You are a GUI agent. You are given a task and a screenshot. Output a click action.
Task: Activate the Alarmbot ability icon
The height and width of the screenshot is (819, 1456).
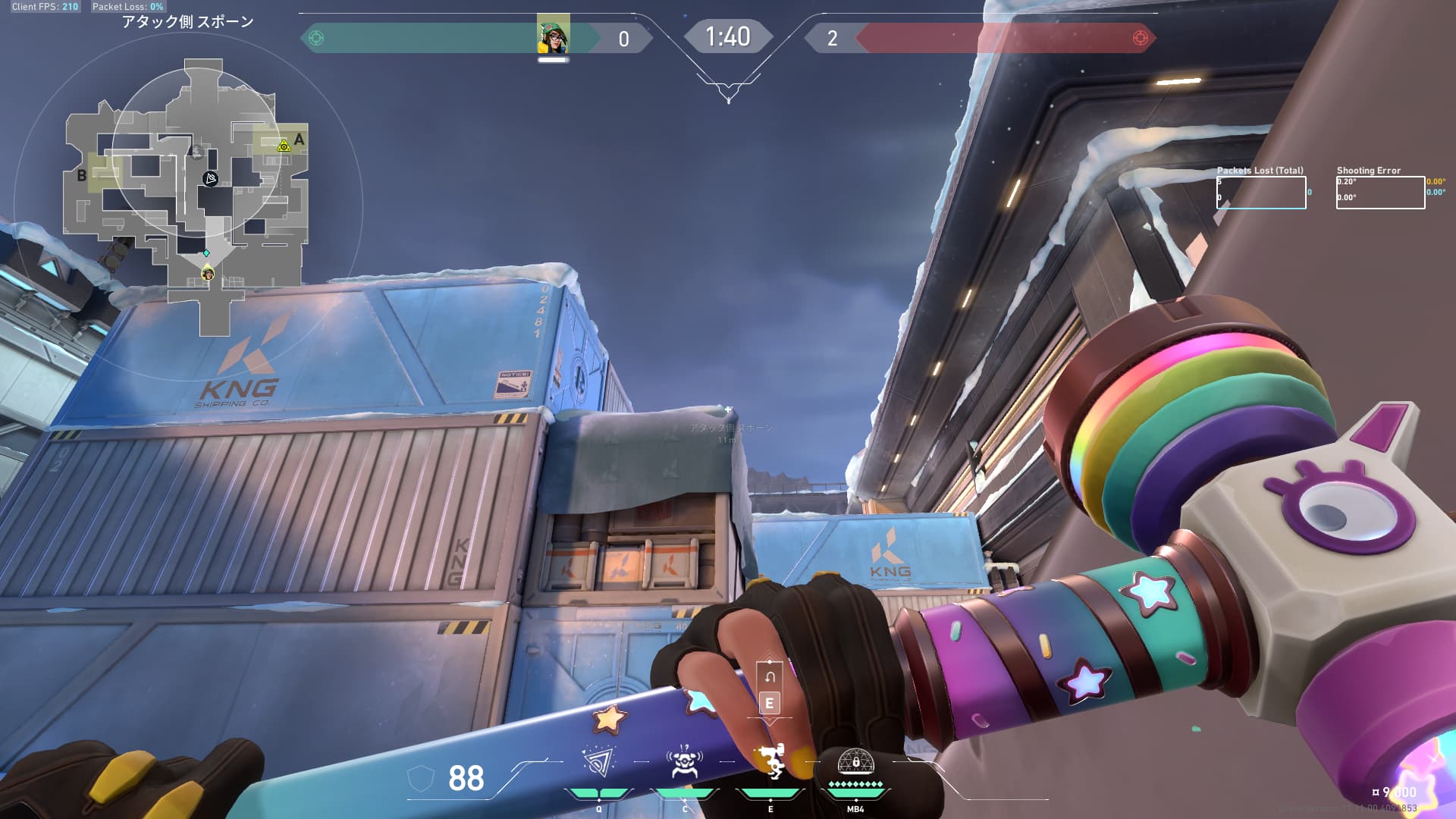click(x=684, y=762)
